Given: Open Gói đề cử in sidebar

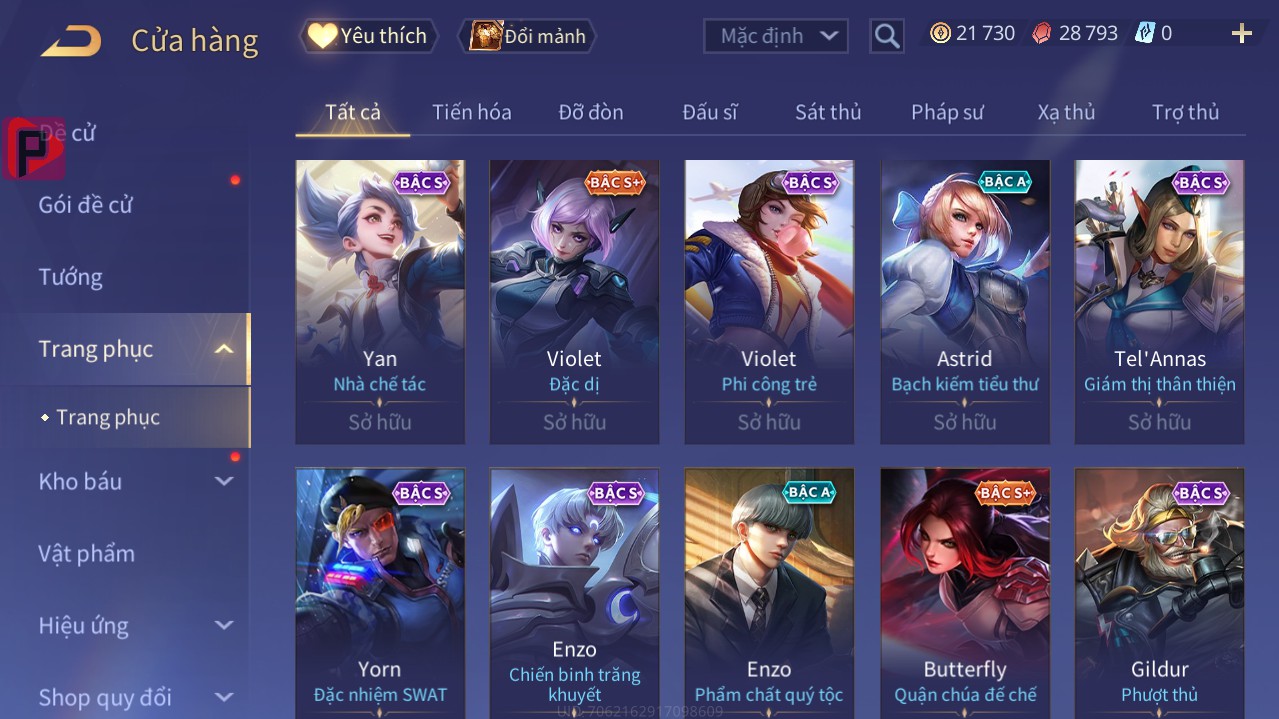Looking at the screenshot, I should tap(86, 205).
